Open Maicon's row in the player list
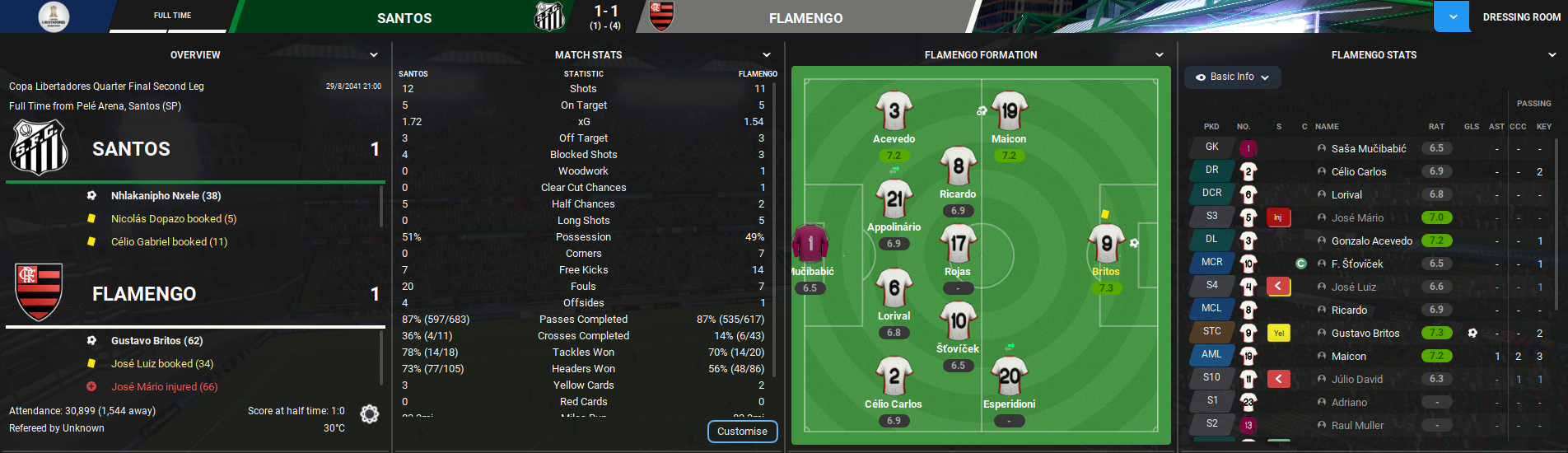Viewport: 1568px width, 453px height. point(1348,357)
